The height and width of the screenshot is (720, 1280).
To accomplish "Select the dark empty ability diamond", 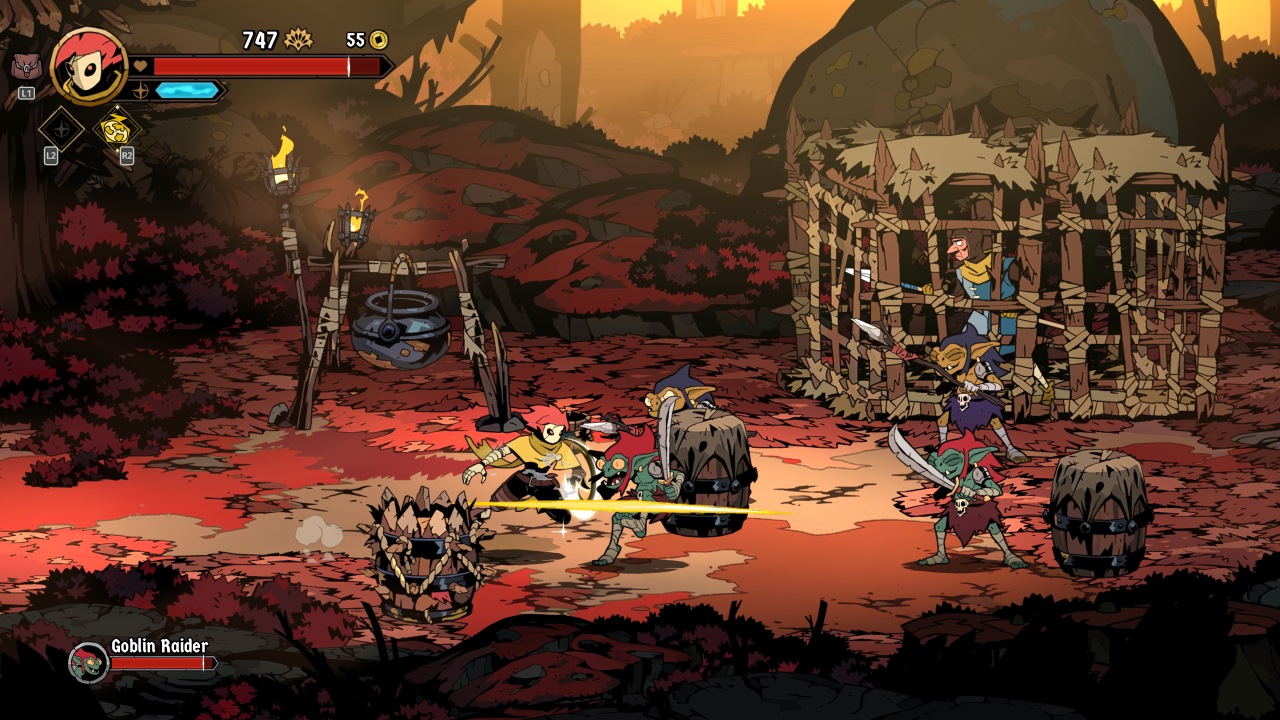I will (61, 129).
